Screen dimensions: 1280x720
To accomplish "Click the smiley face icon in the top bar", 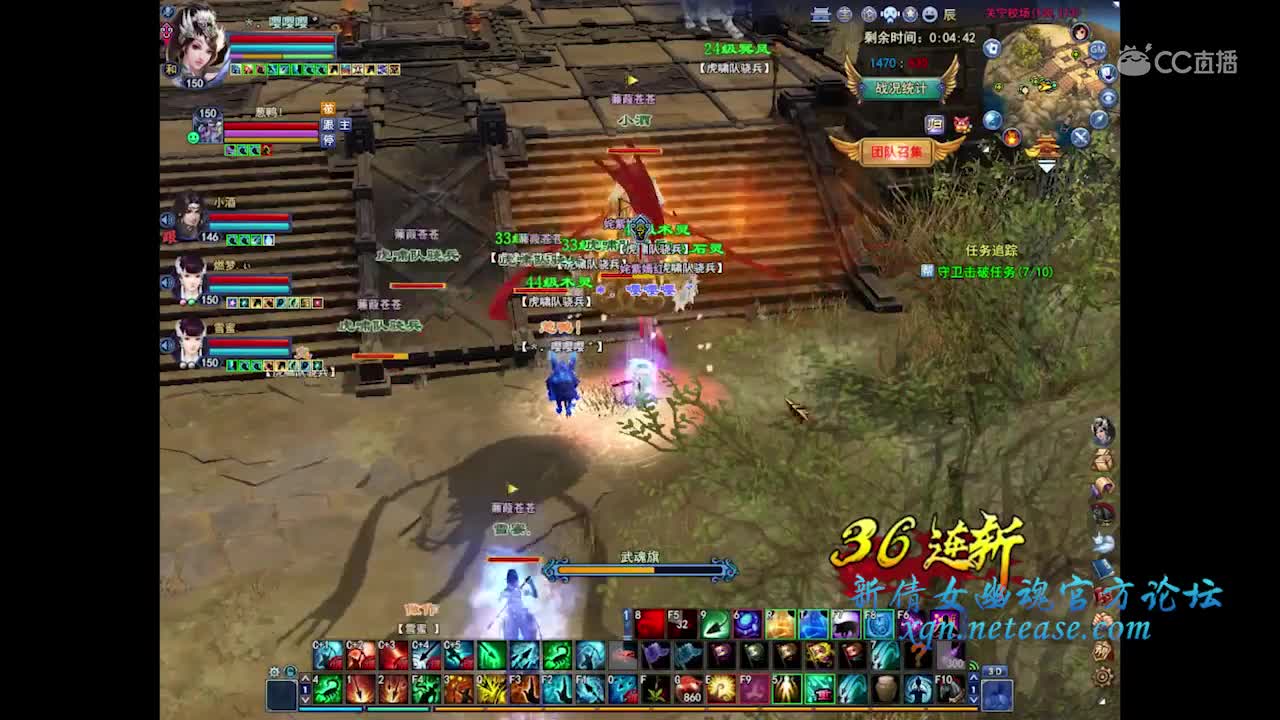I will 930,14.
